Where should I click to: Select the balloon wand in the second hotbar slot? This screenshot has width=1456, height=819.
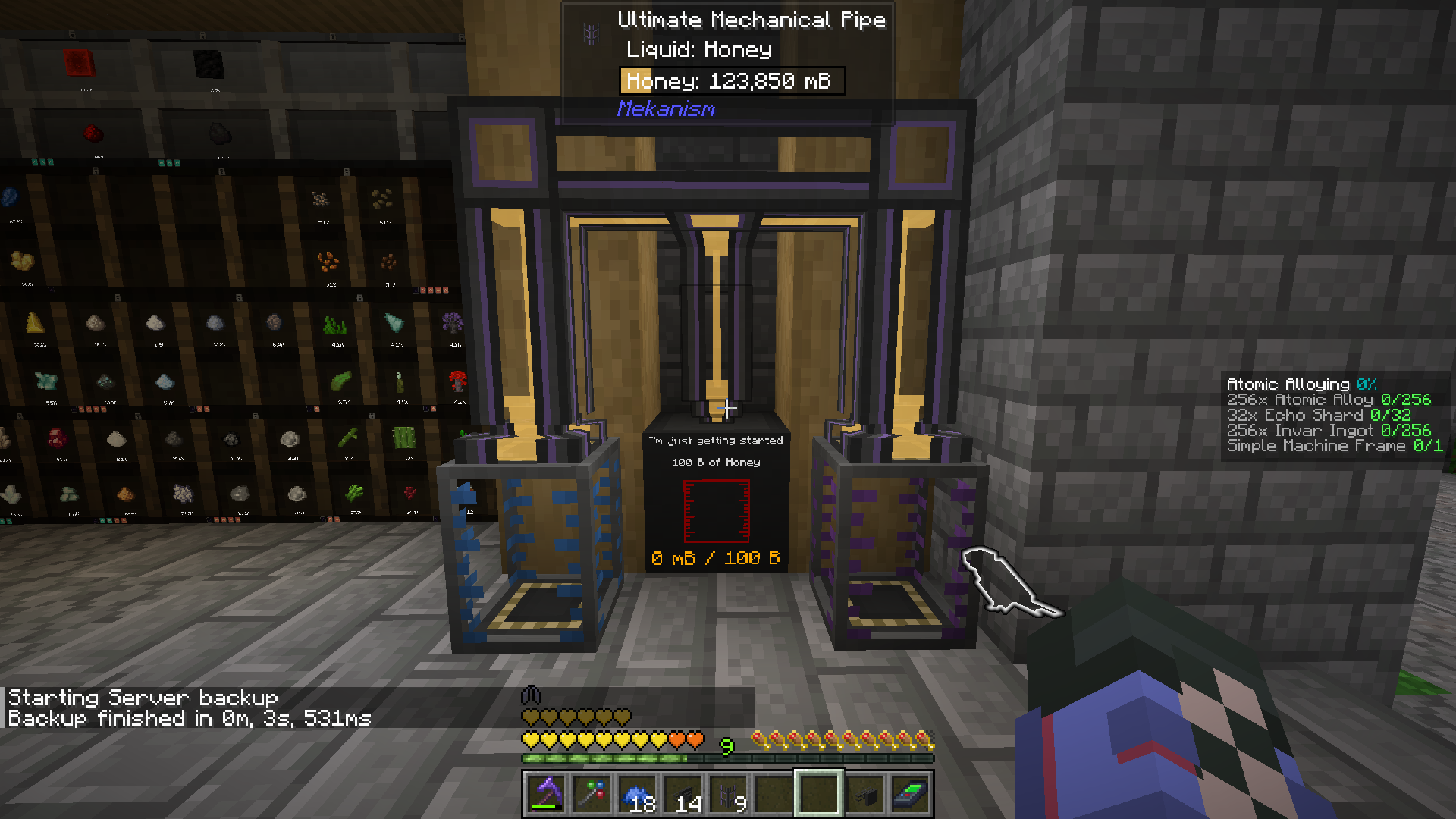[x=592, y=793]
